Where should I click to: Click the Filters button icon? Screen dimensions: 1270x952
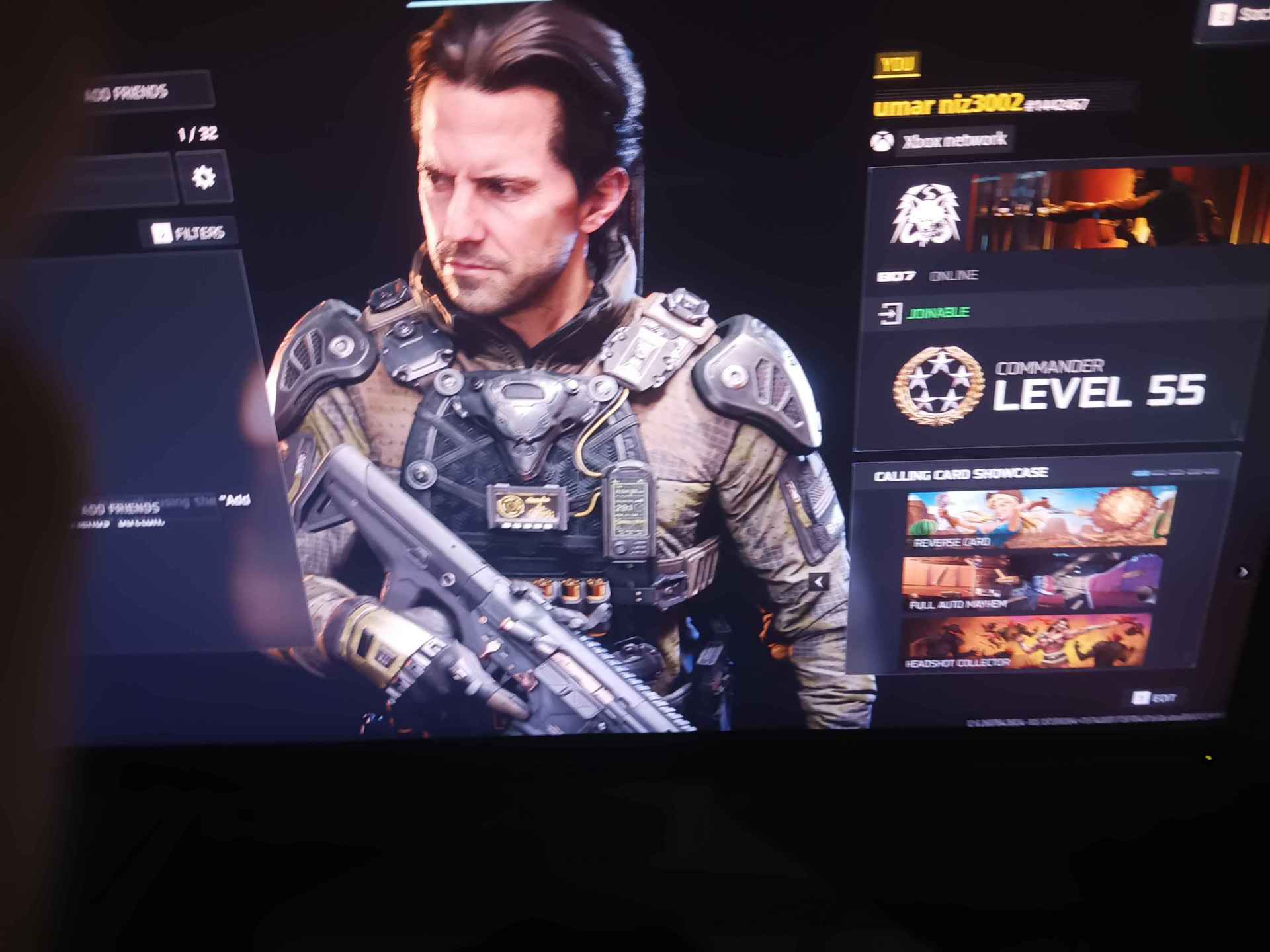click(x=161, y=233)
